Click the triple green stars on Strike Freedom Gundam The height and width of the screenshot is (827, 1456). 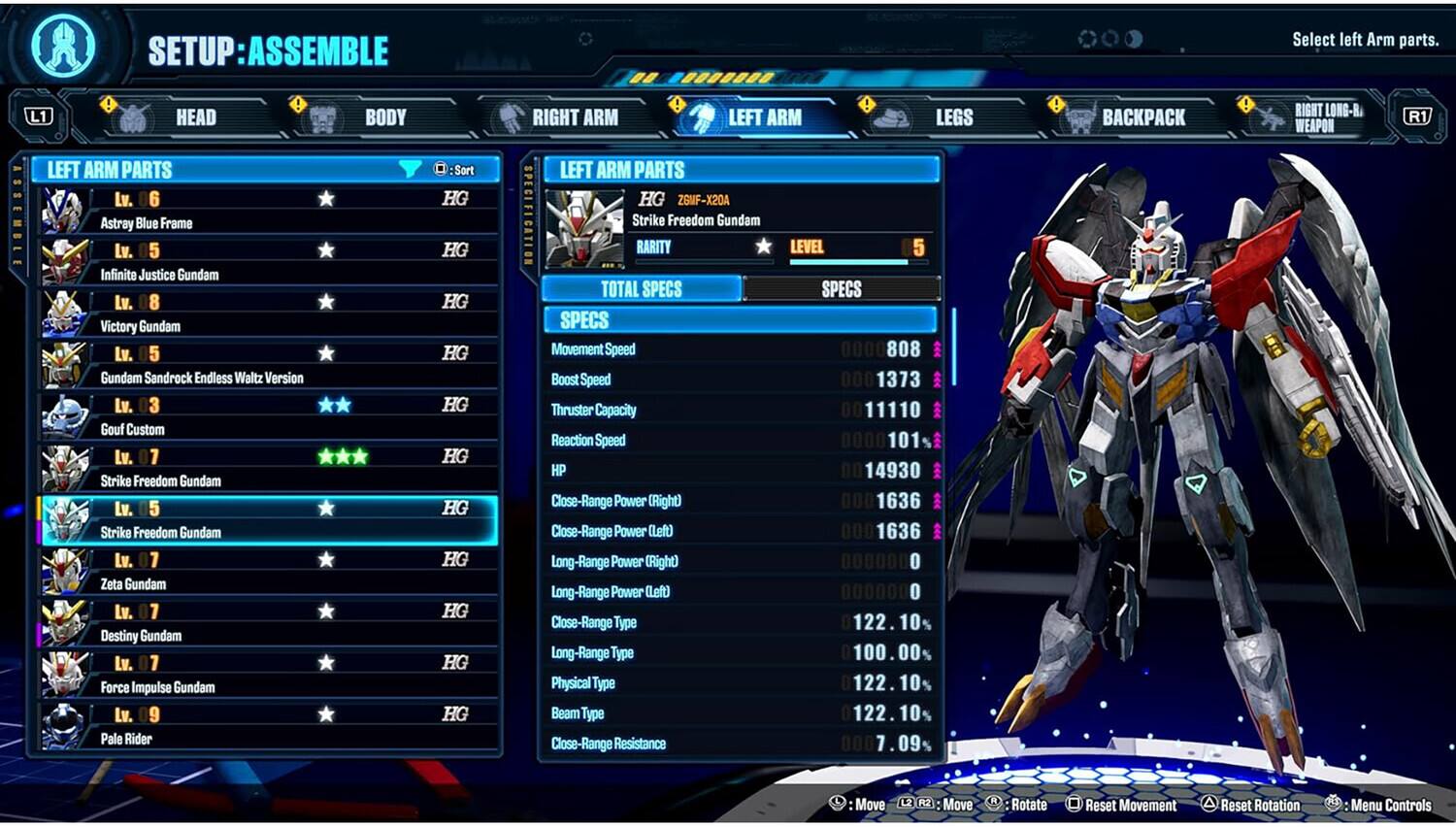[x=342, y=457]
